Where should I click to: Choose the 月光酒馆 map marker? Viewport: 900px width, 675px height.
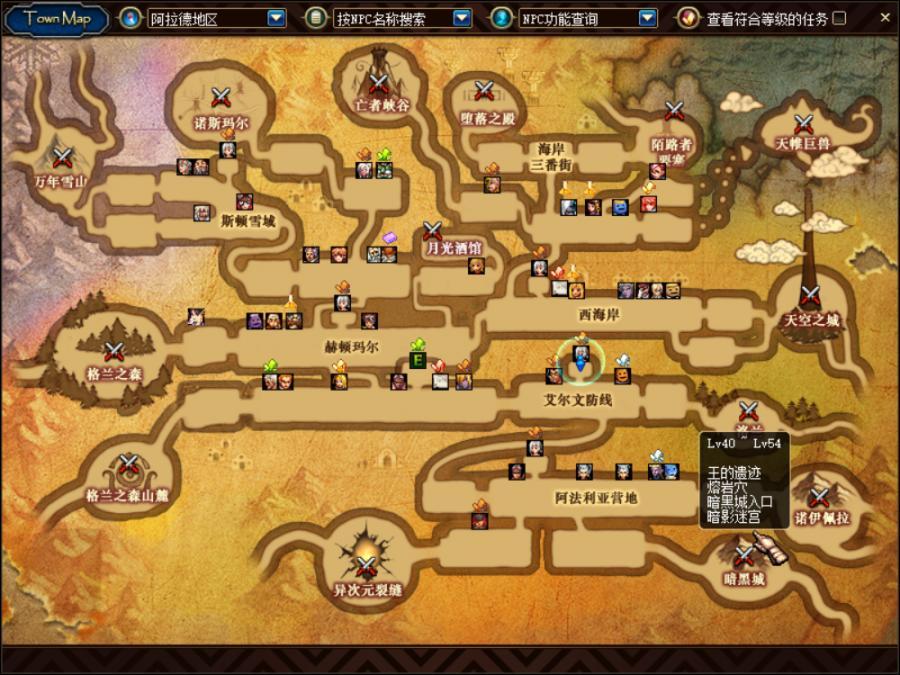tap(433, 231)
